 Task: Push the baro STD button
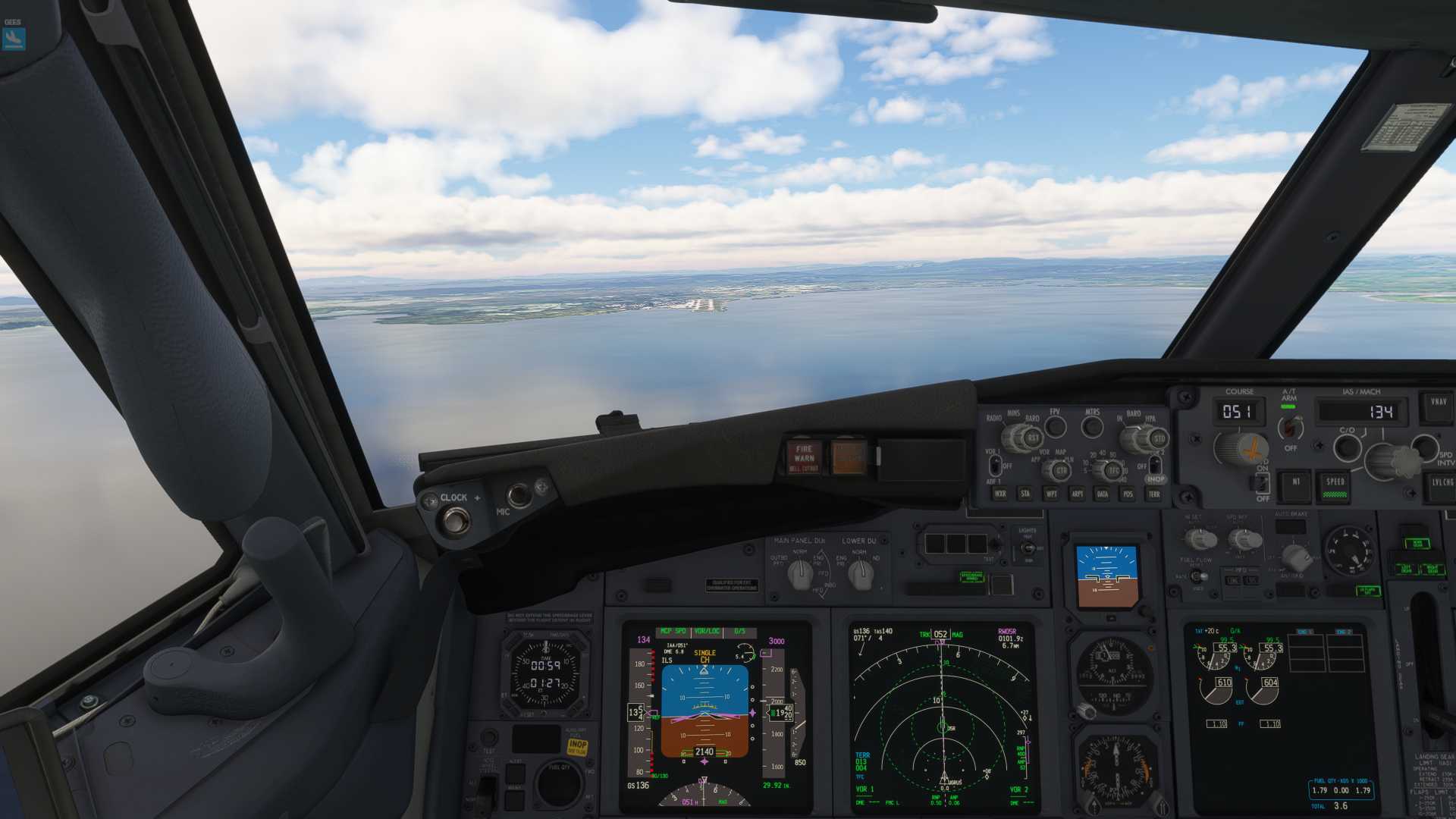tap(1159, 438)
